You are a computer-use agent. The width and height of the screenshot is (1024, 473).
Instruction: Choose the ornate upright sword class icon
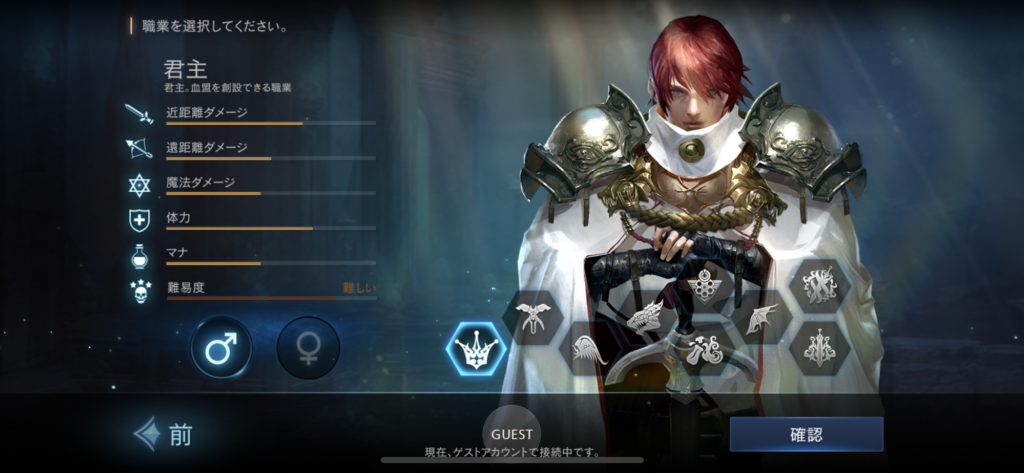click(x=820, y=350)
